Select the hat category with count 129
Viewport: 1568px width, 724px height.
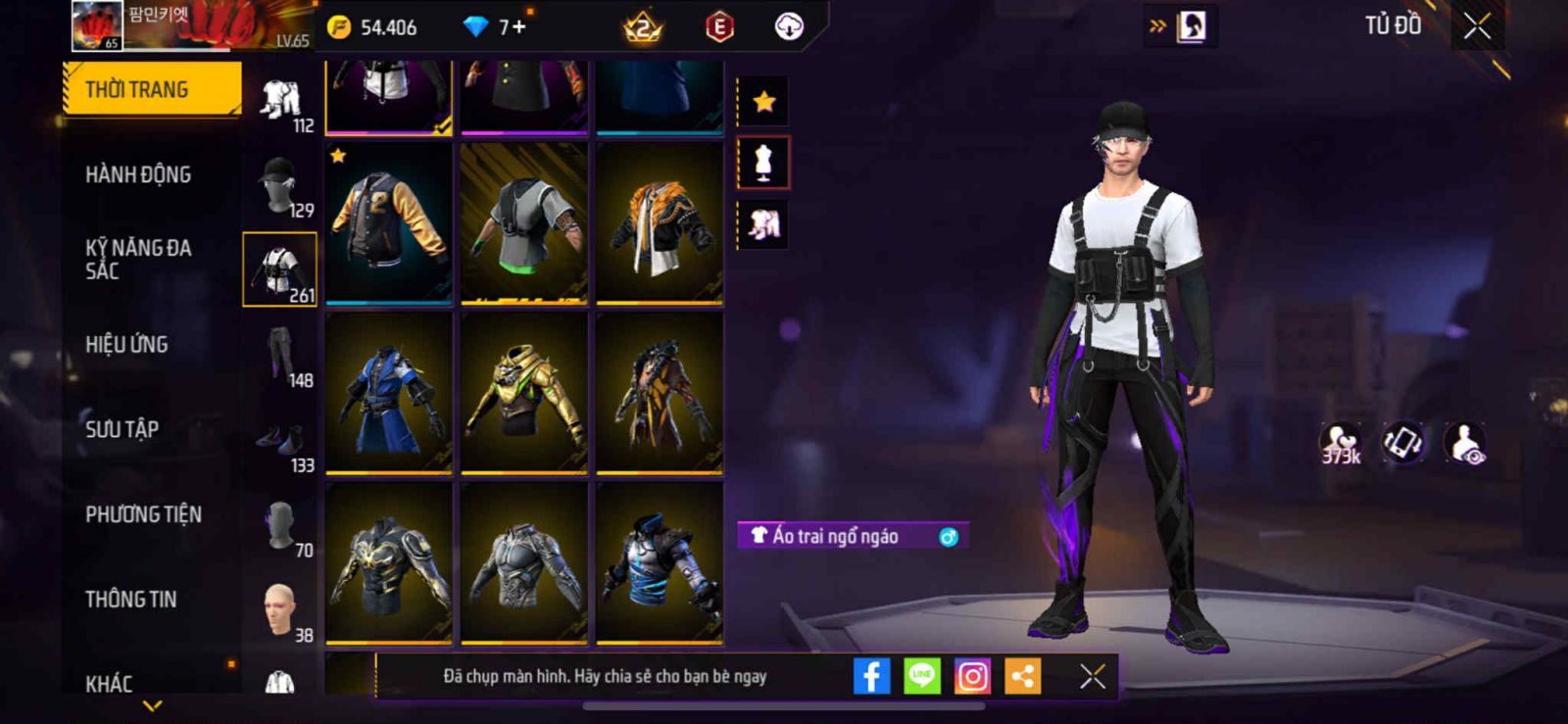pos(280,186)
